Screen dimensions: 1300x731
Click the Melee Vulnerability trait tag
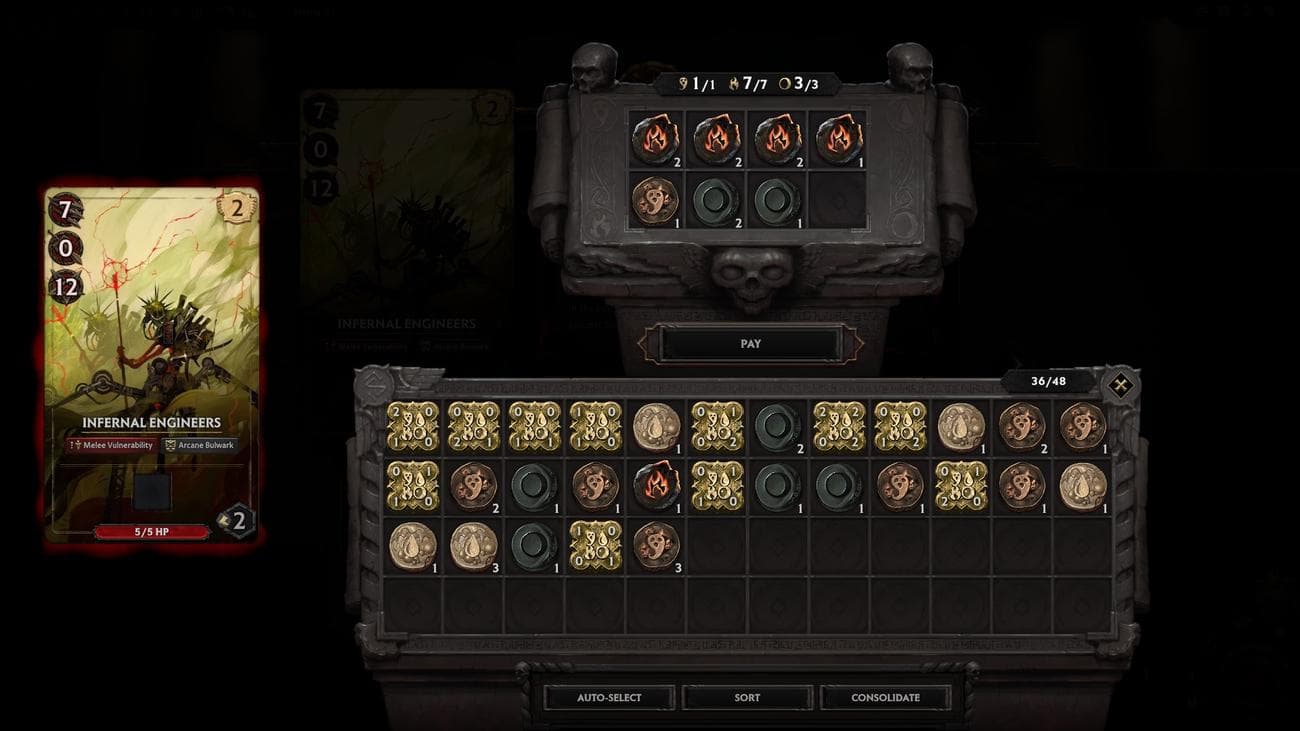[x=112, y=445]
